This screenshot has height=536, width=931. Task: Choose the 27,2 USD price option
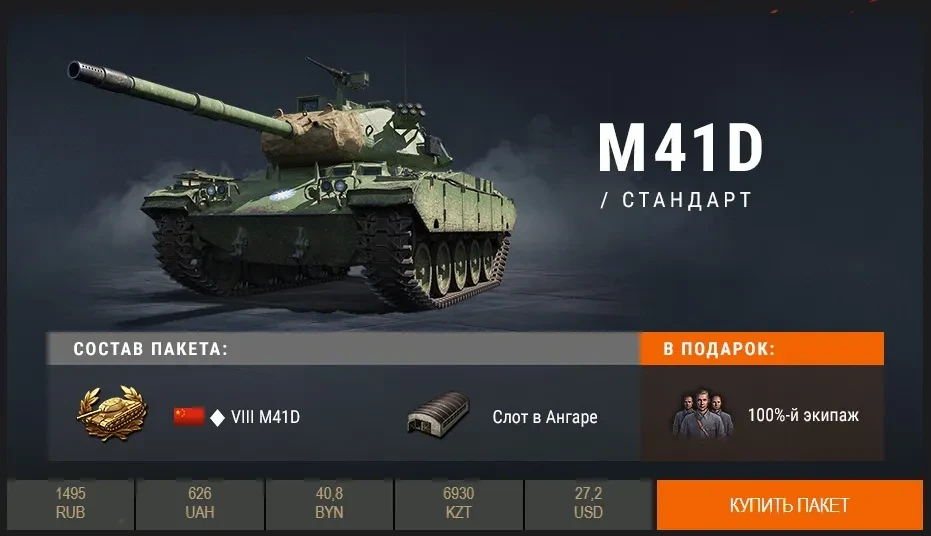(588, 504)
